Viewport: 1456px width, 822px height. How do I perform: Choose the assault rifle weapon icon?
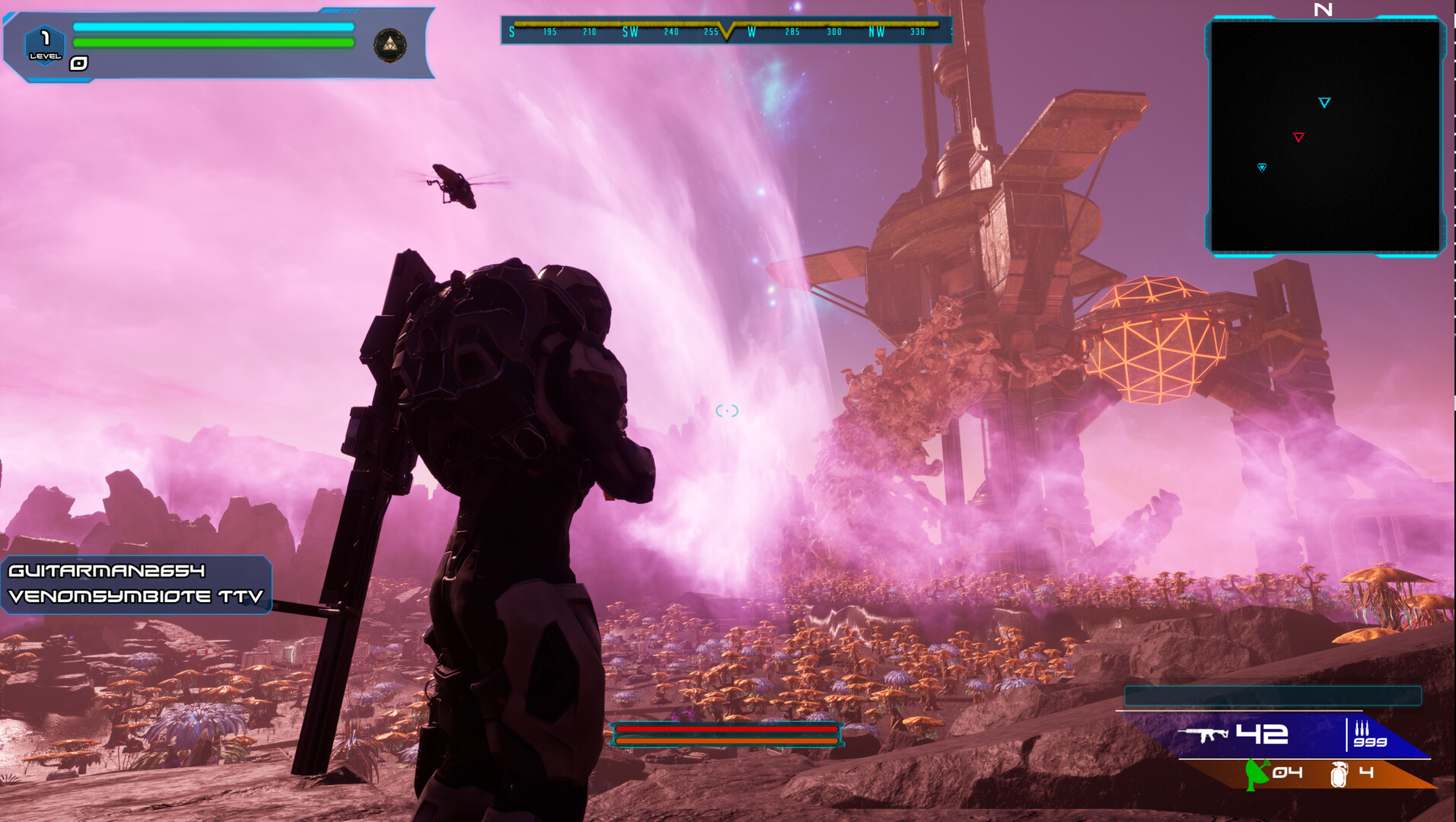pyautogui.click(x=1203, y=734)
